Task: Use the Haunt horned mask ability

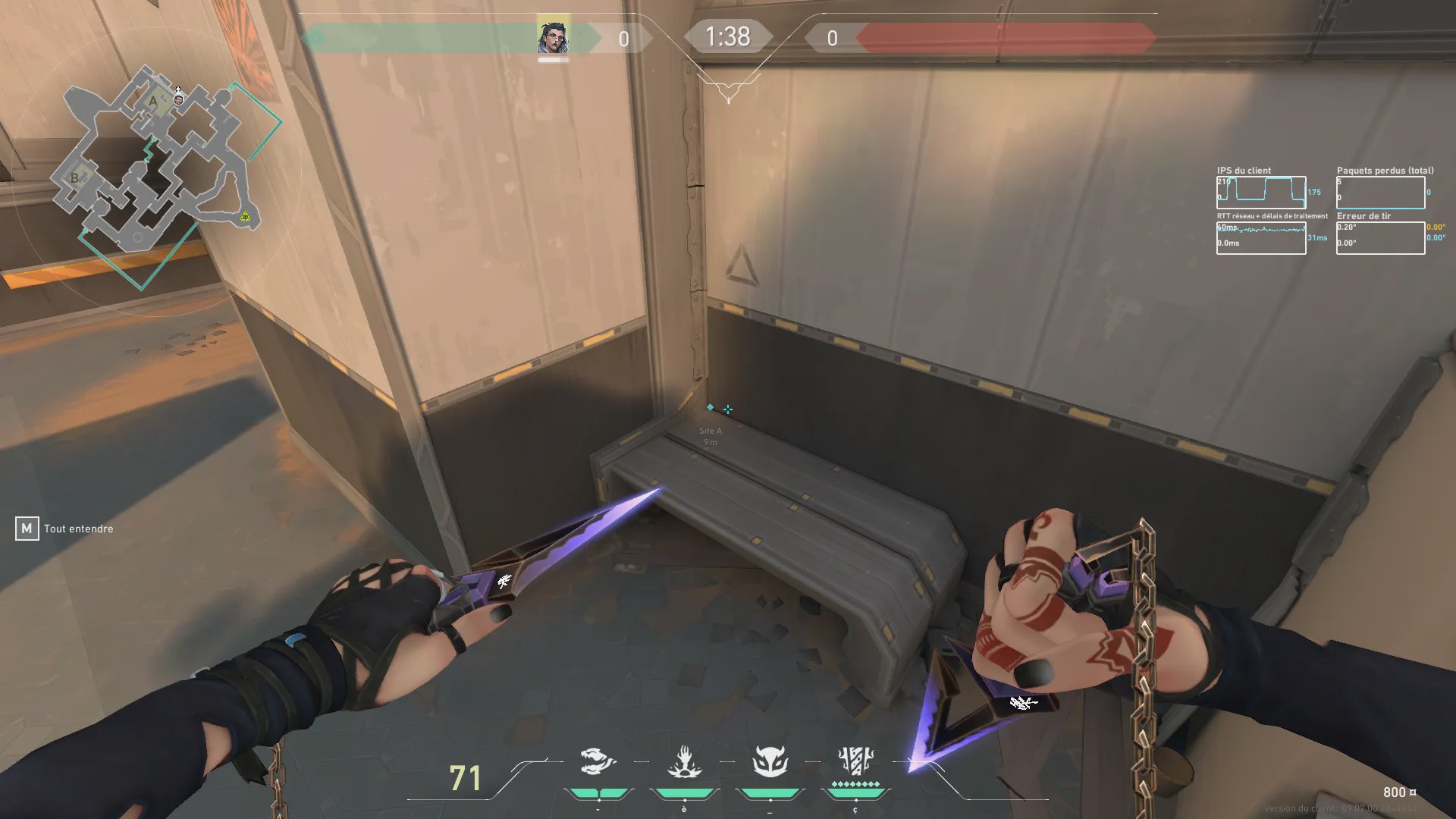Action: tap(770, 761)
